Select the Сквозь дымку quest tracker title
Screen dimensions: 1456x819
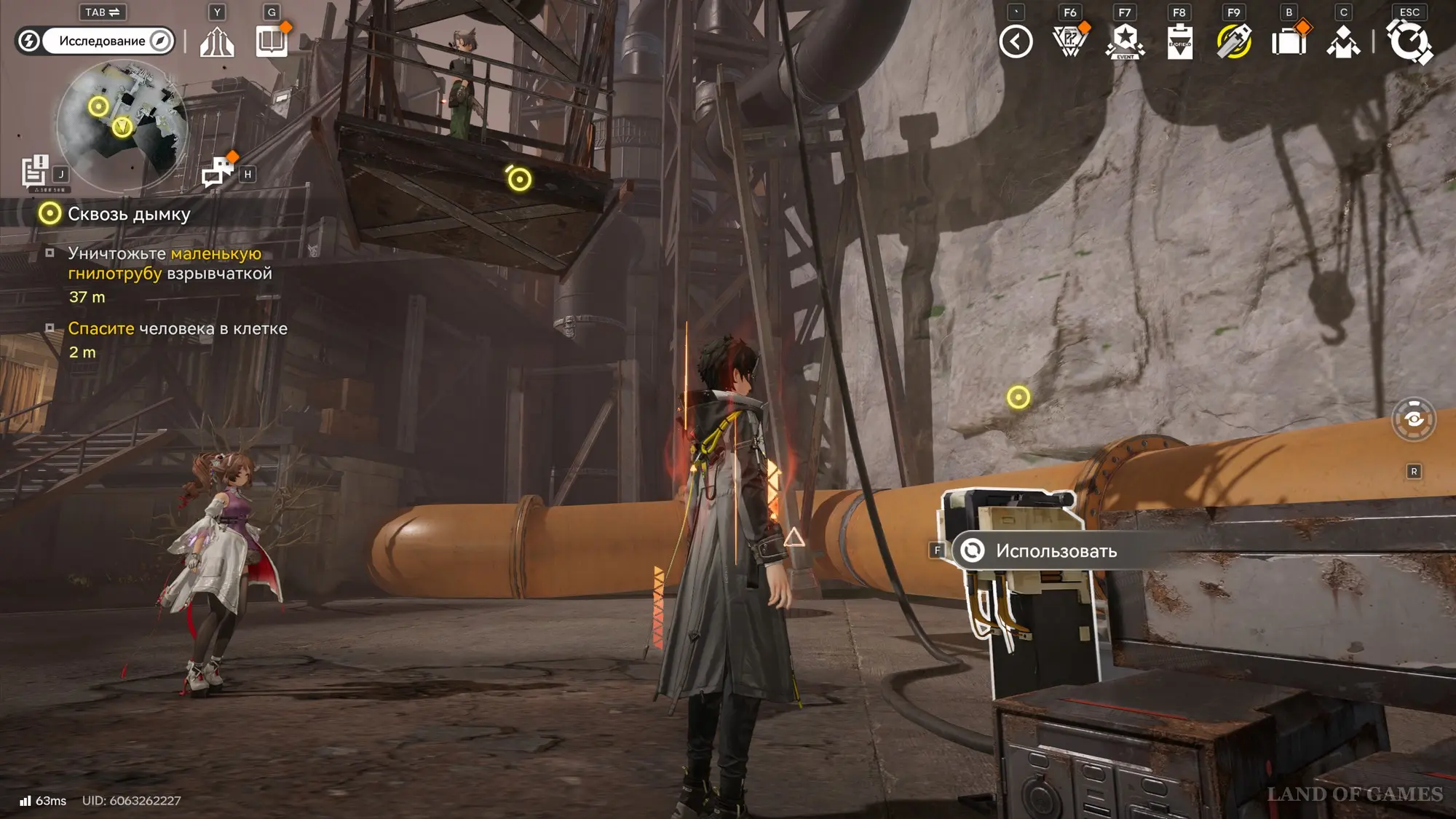[x=129, y=214]
